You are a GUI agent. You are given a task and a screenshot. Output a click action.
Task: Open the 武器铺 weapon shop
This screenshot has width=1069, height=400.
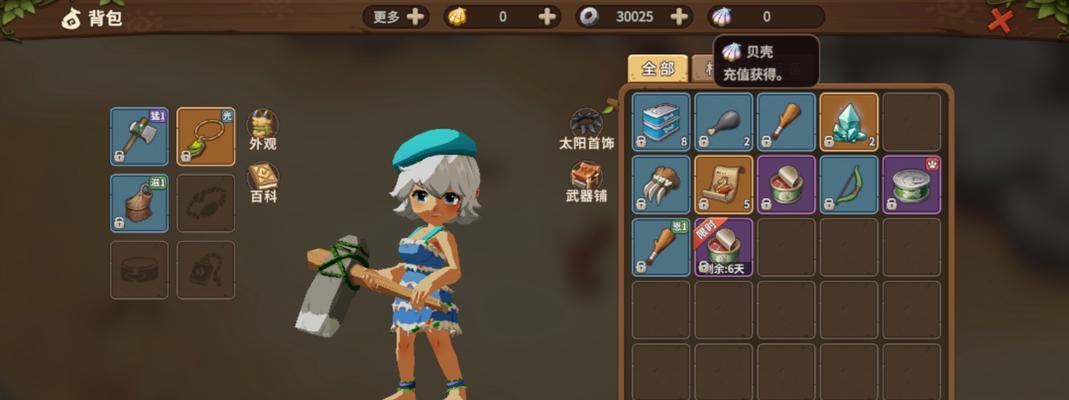point(586,180)
